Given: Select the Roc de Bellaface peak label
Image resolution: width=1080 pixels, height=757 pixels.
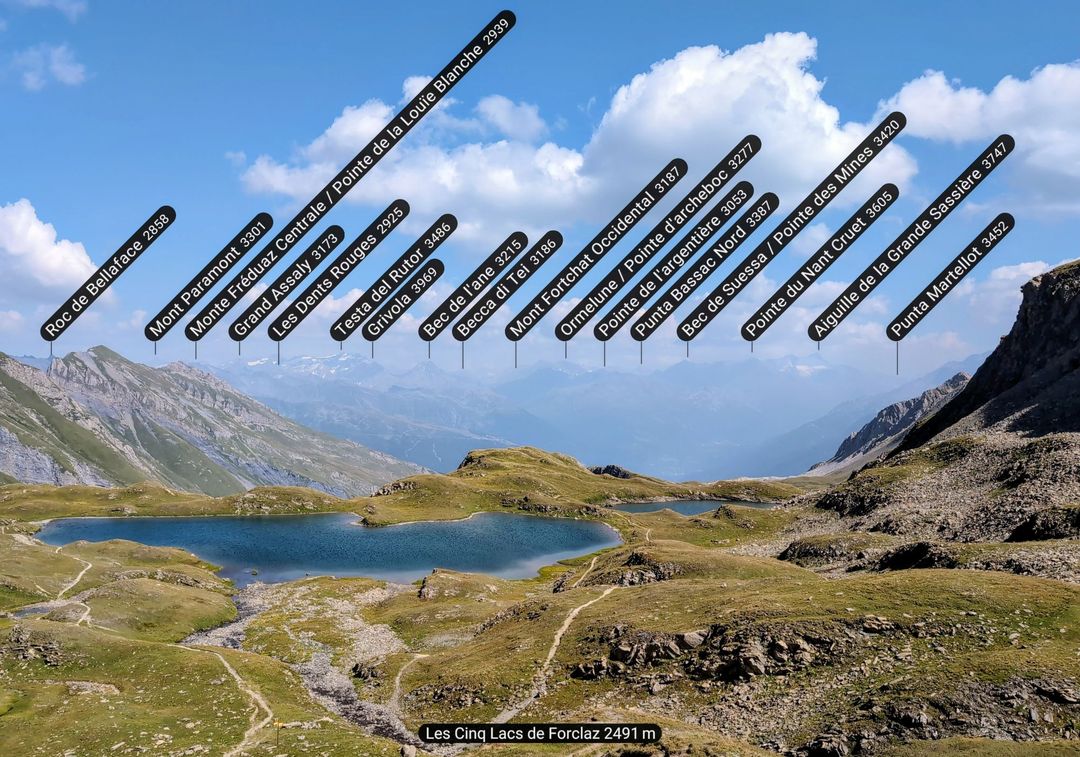Looking at the screenshot, I should 108,273.
